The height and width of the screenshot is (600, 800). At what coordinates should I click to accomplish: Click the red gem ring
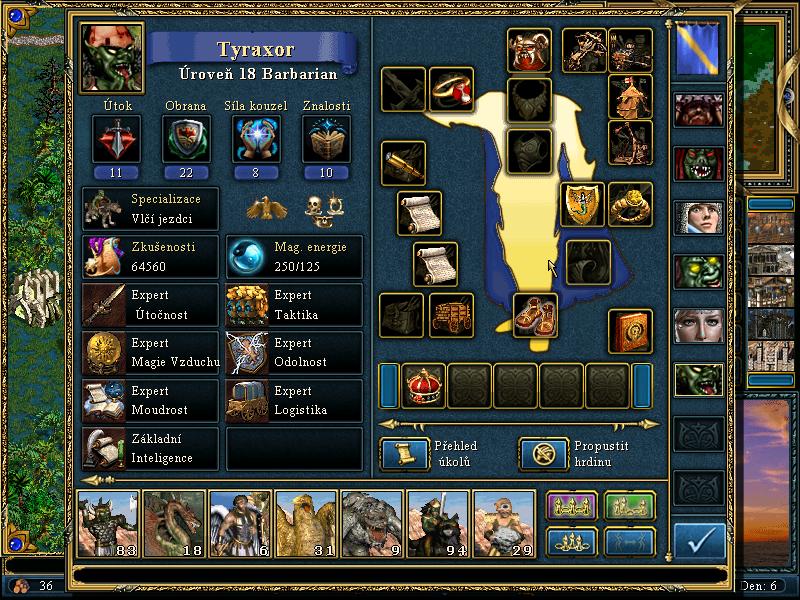(x=452, y=89)
